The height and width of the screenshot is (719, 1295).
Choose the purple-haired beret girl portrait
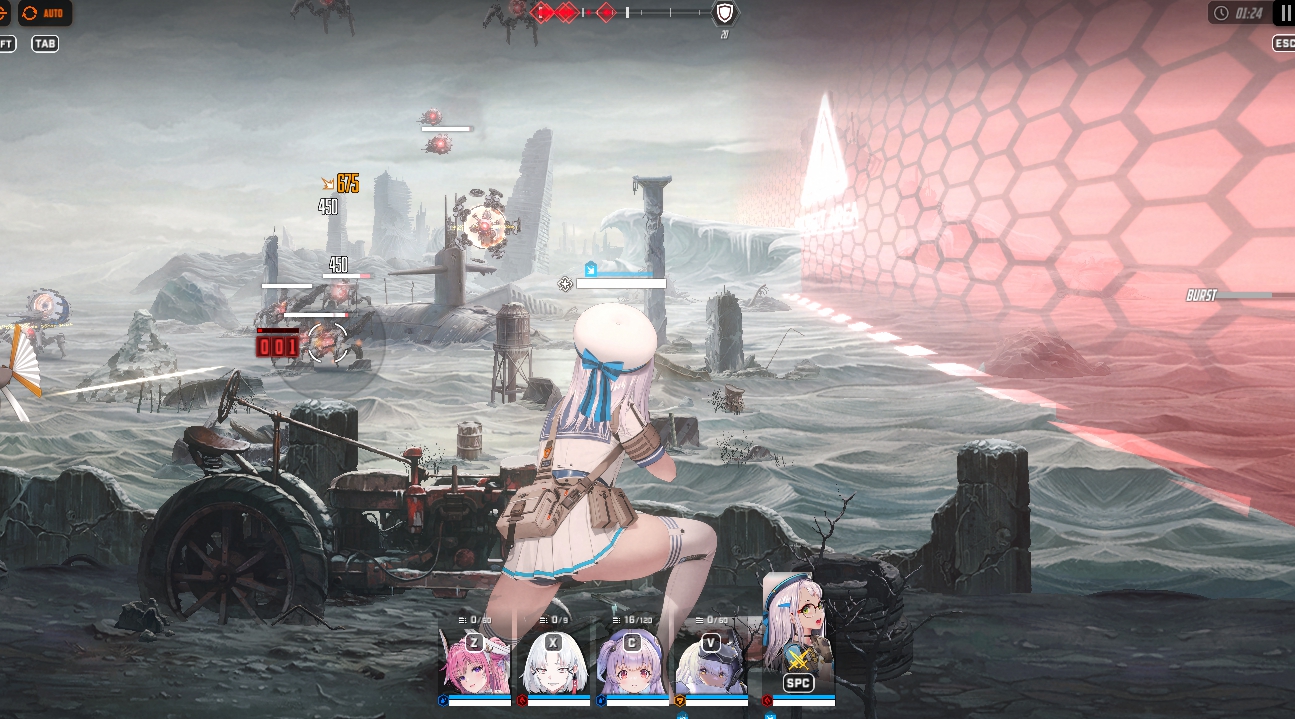coord(634,663)
